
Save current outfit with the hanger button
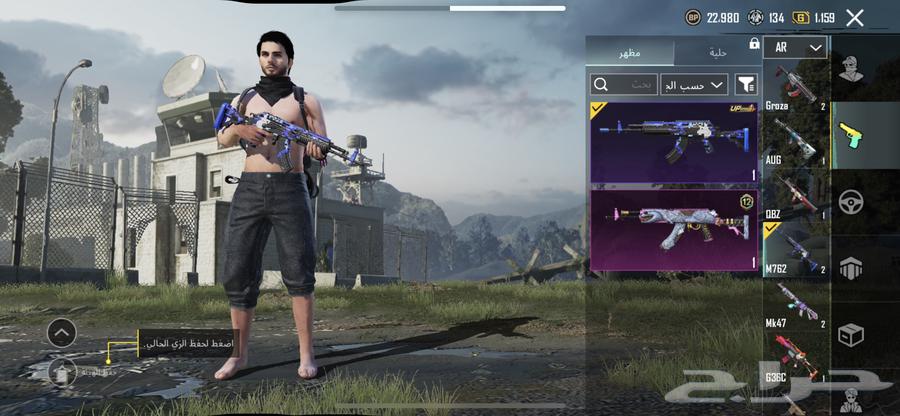(x=61, y=371)
